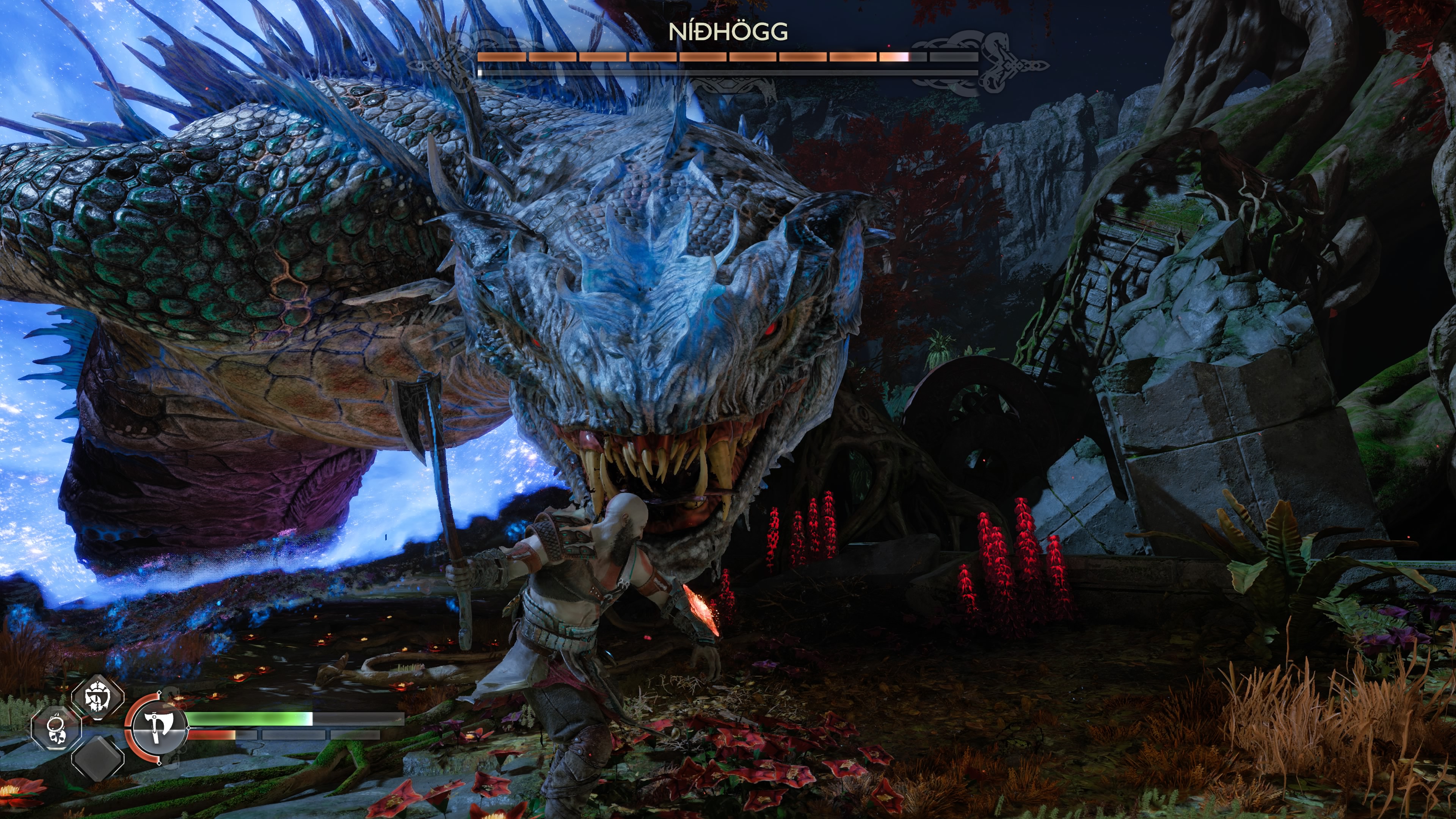Use the skull talisman relic slot
1456x819 pixels.
click(56, 728)
